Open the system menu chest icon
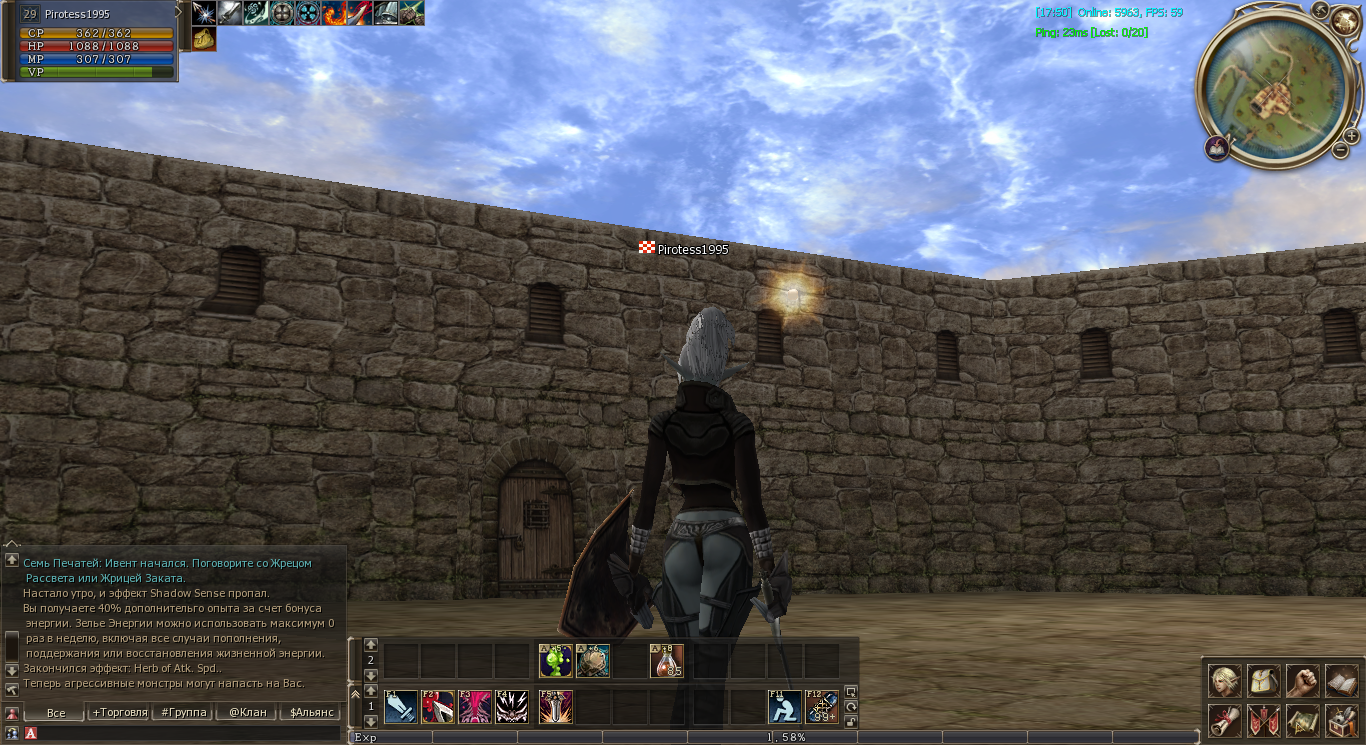 [x=1341, y=720]
